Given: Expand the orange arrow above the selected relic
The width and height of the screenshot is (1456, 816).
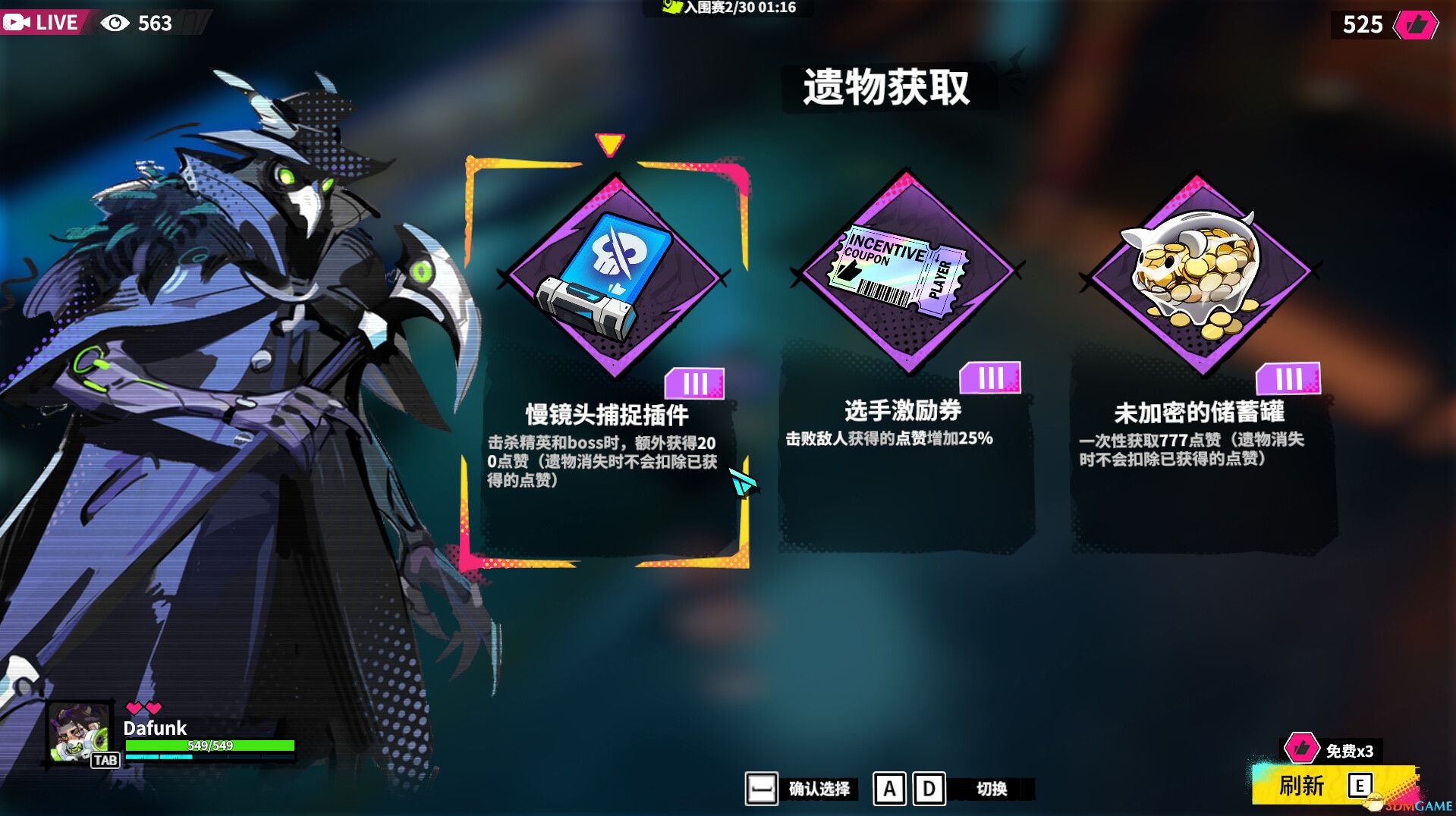Looking at the screenshot, I should (609, 143).
